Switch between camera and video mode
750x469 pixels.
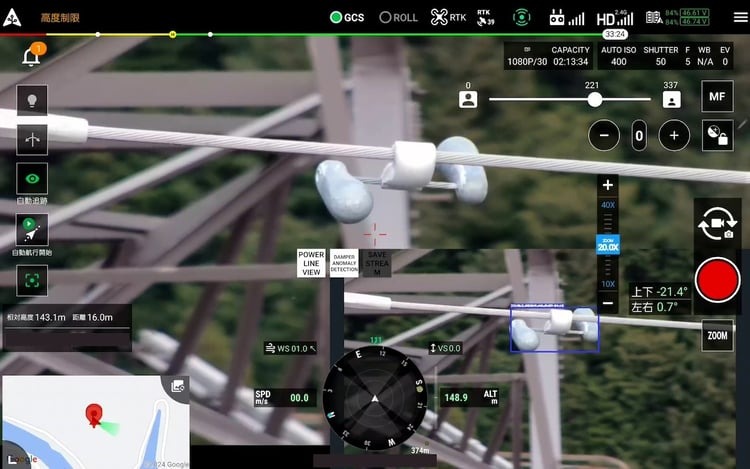coord(717,225)
